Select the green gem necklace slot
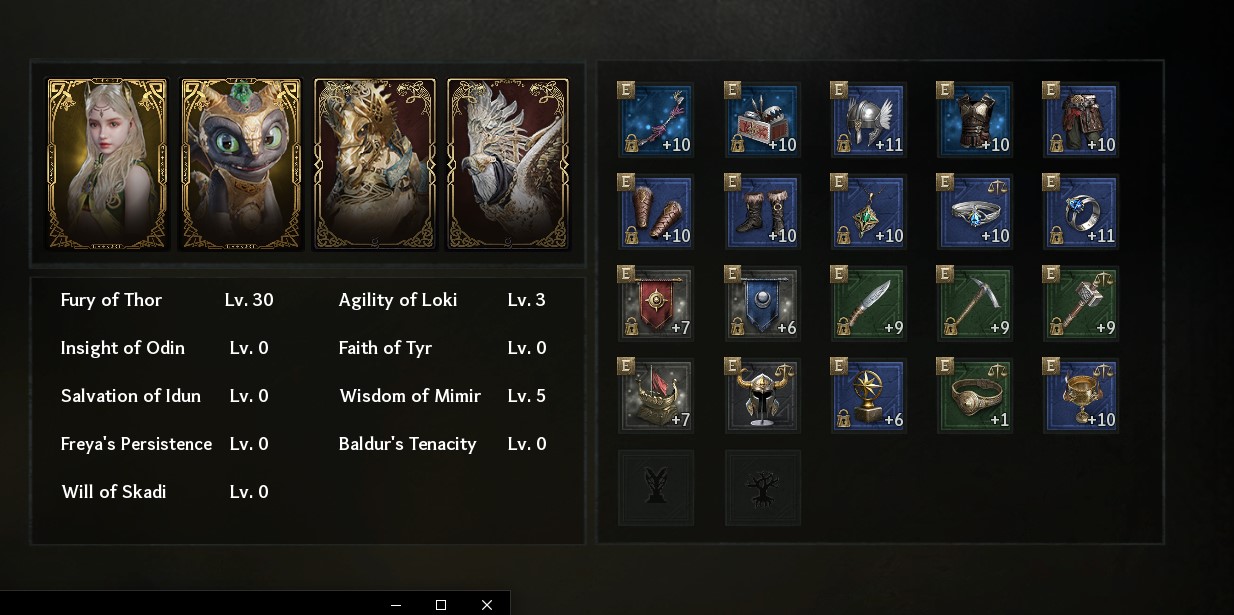1234x615 pixels. [868, 212]
